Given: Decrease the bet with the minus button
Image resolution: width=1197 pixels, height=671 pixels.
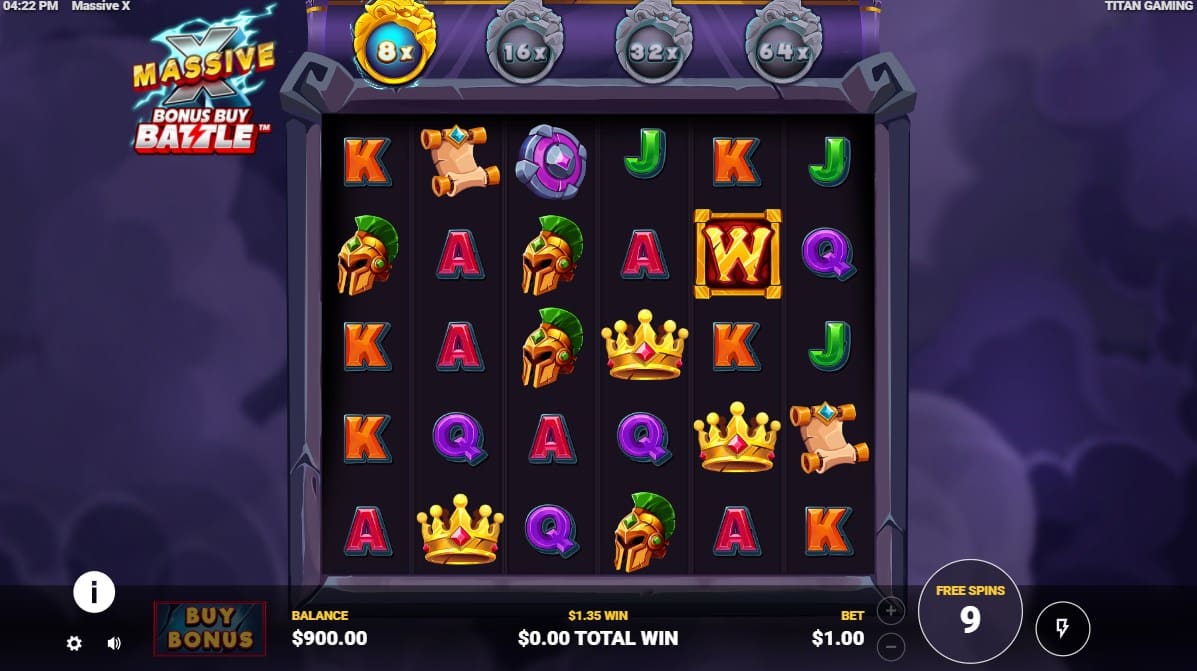Looking at the screenshot, I should click(890, 645).
